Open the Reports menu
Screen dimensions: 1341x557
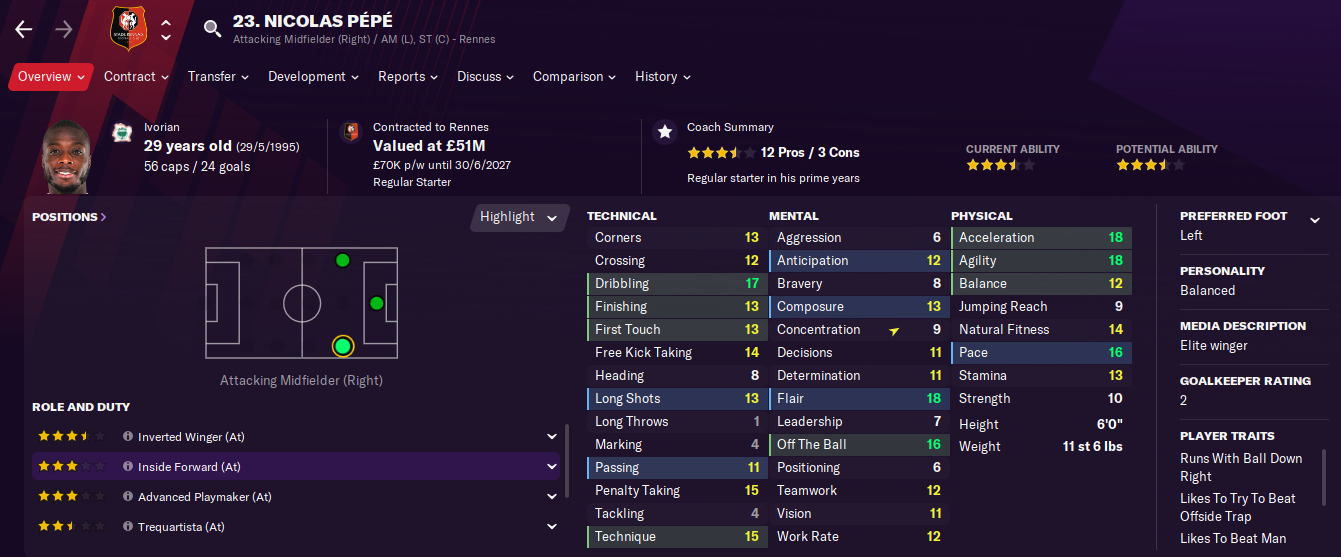pyautogui.click(x=407, y=77)
